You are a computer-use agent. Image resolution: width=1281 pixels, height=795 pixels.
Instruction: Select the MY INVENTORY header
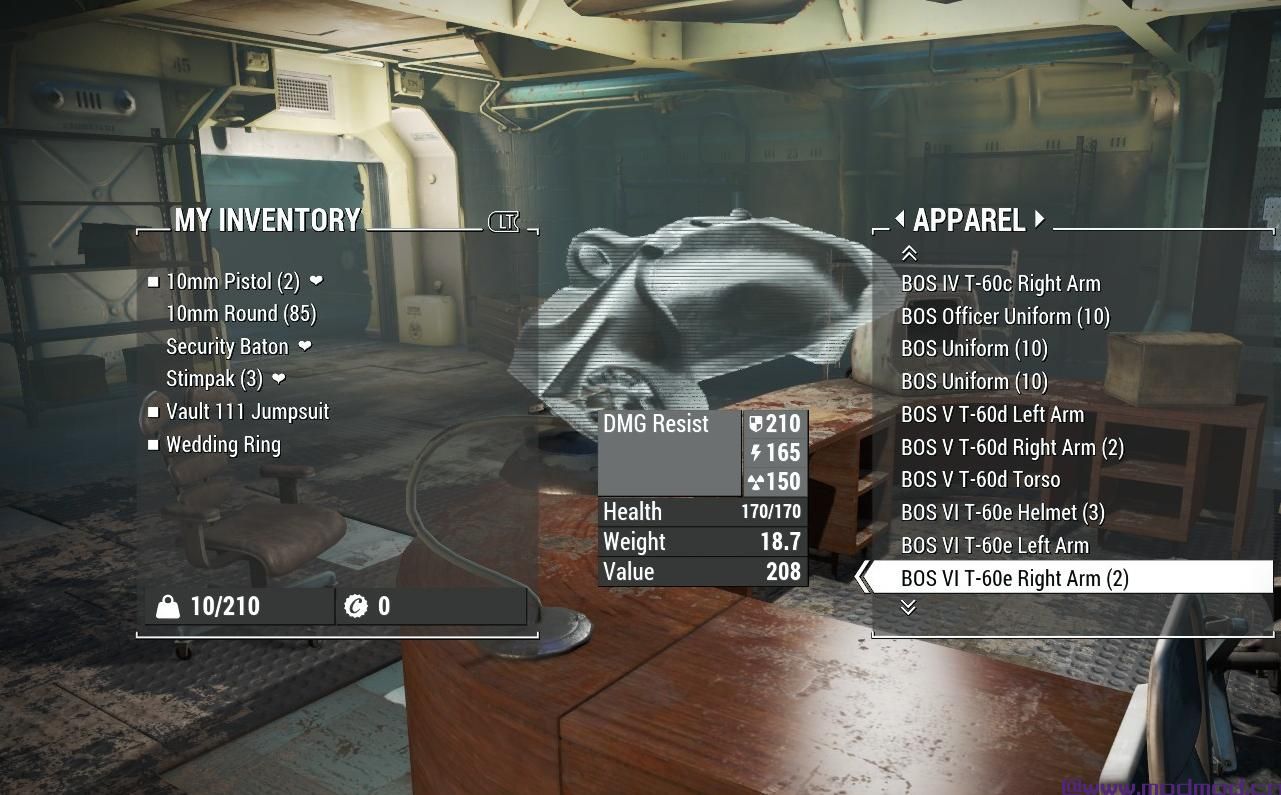(267, 221)
